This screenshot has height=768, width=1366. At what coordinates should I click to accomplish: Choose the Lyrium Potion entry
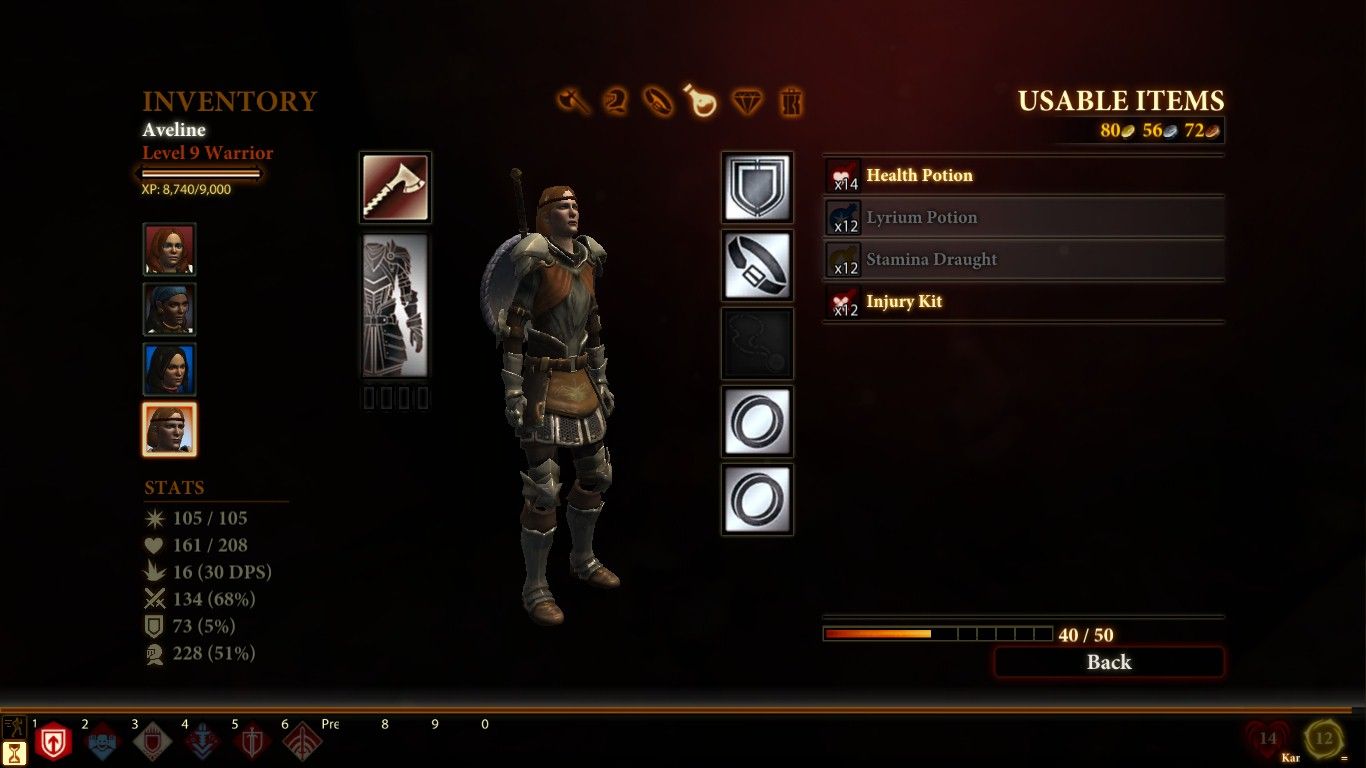[1023, 218]
